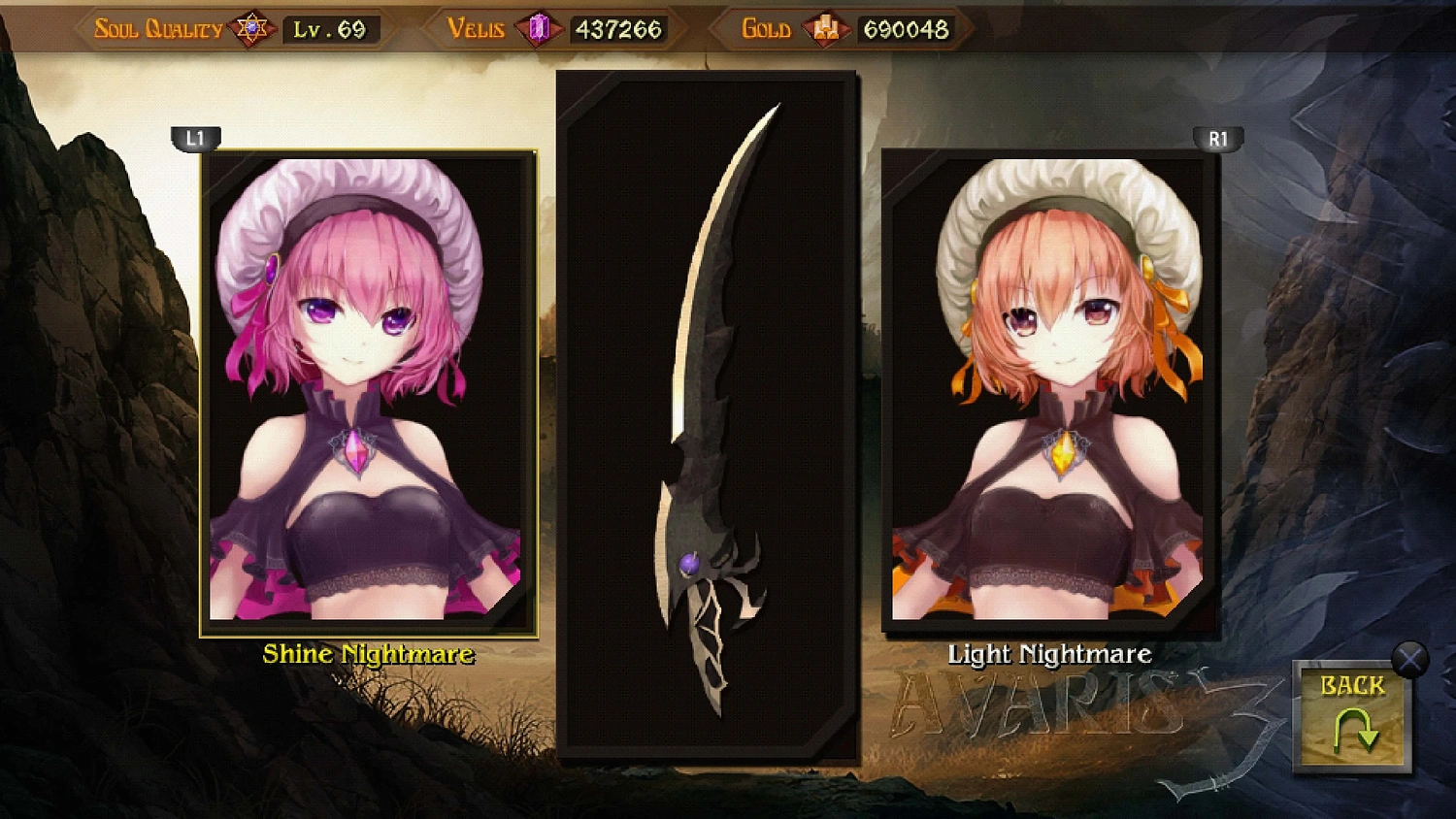Viewport: 1456px width, 819px height.
Task: Click the purple gem on the sword's hilt
Action: pos(688,562)
